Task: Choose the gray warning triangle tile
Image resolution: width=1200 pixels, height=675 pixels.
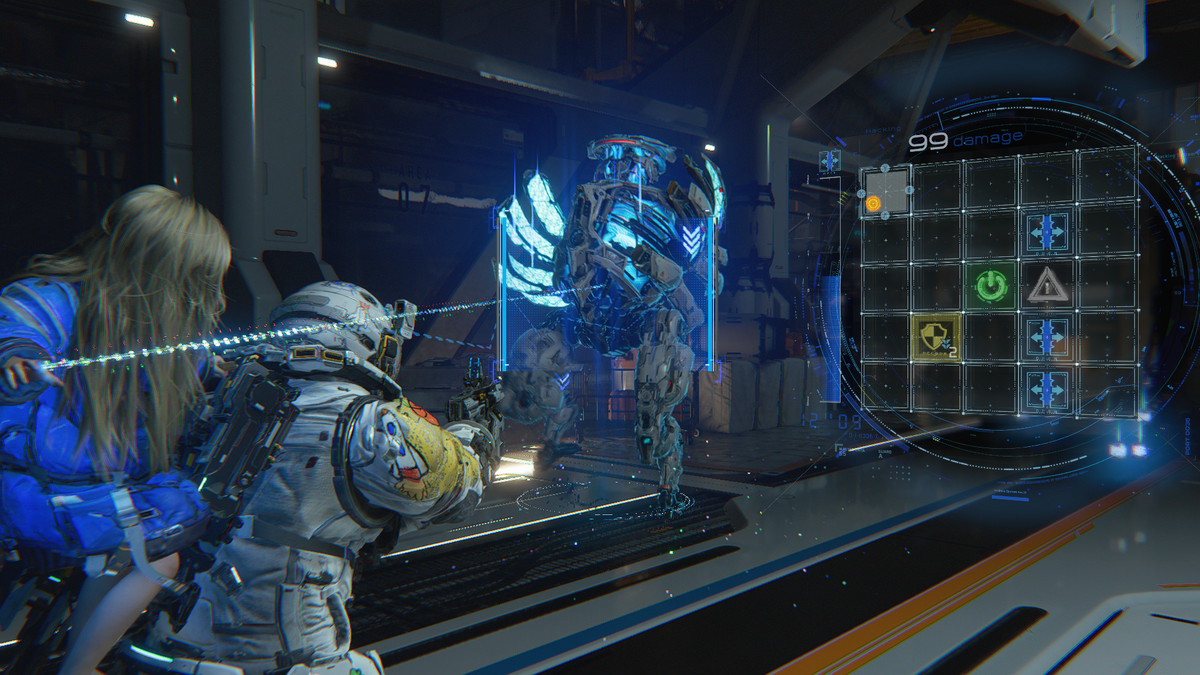Action: [1046, 285]
